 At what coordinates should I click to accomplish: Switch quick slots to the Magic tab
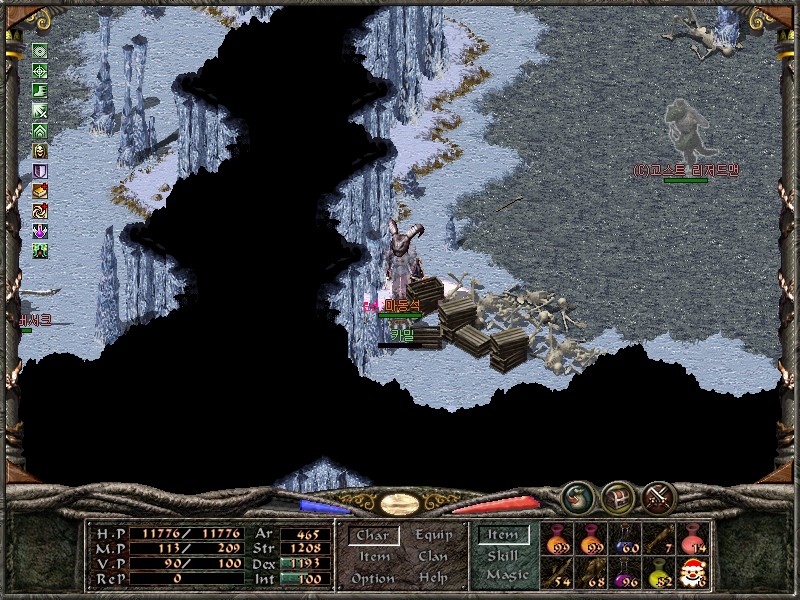506,576
